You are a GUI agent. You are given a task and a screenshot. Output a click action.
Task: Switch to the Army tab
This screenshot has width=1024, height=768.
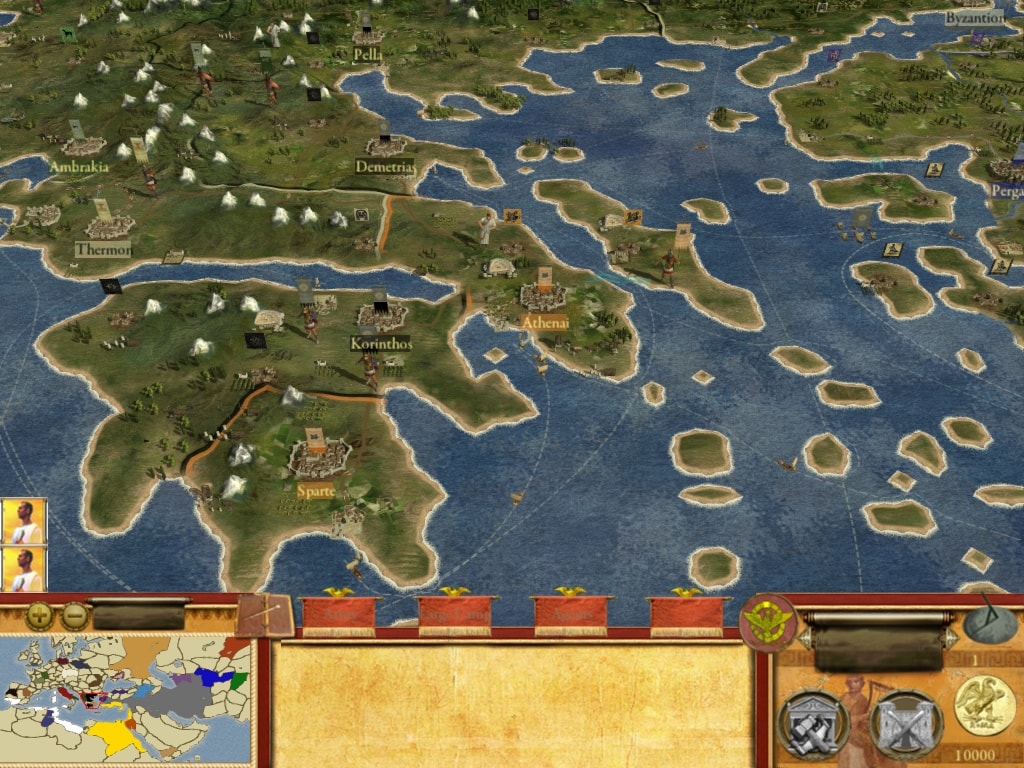tap(338, 616)
